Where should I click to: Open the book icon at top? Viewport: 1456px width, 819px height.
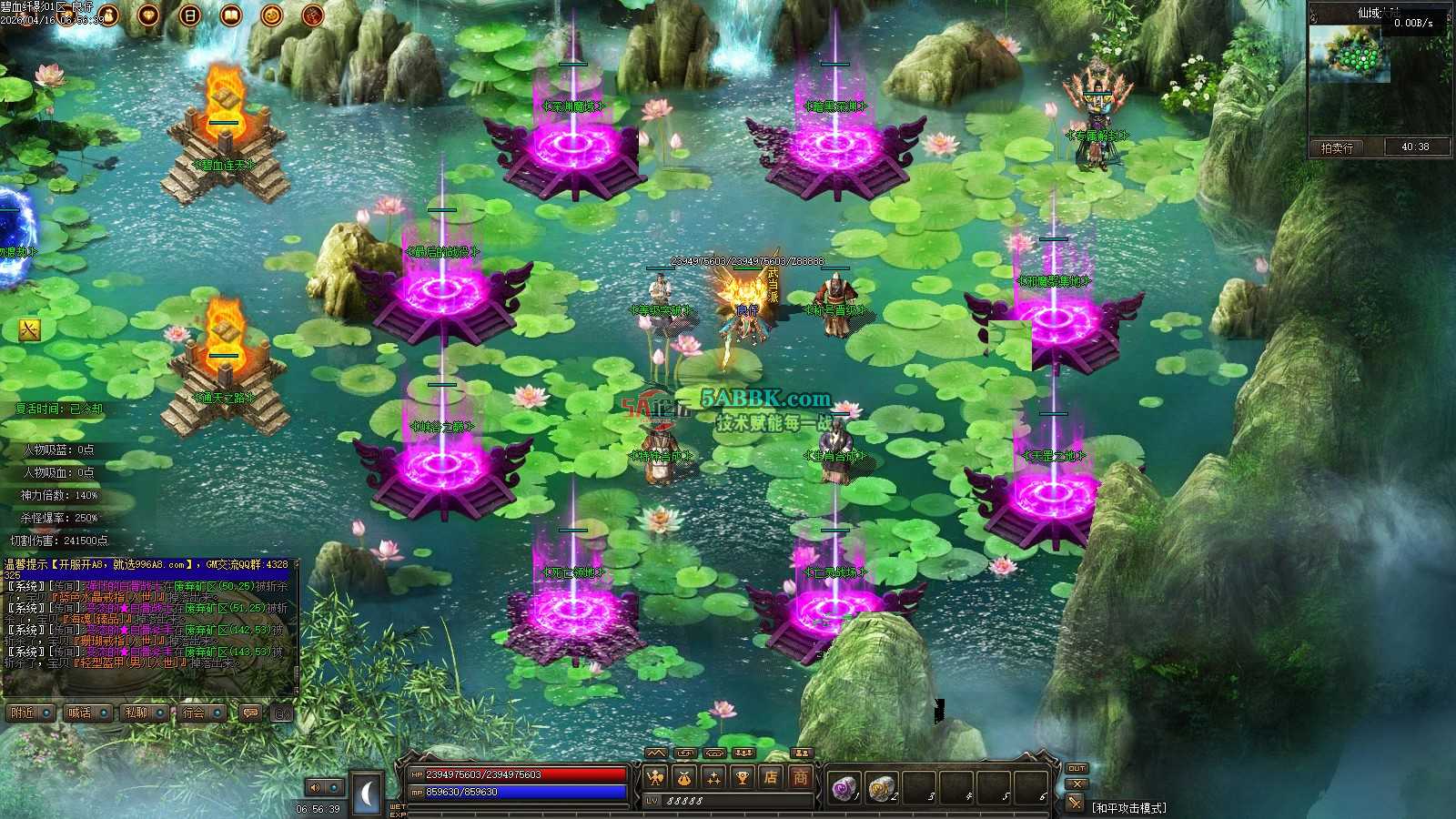pos(231,15)
